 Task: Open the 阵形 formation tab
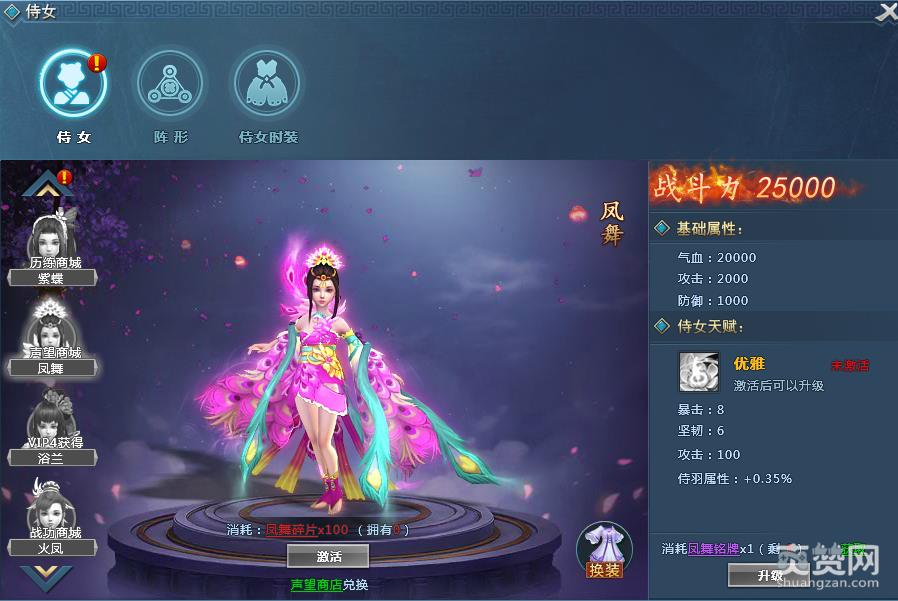pos(170,84)
